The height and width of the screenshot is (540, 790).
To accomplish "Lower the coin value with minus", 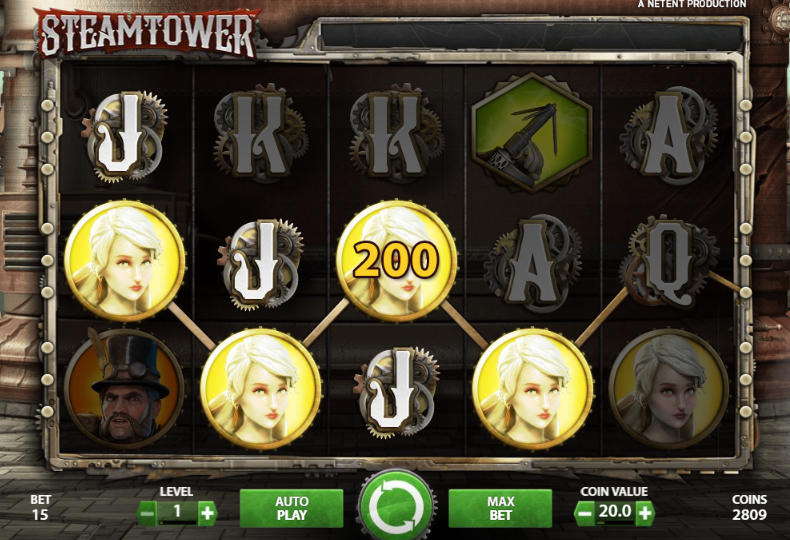I will tap(585, 513).
